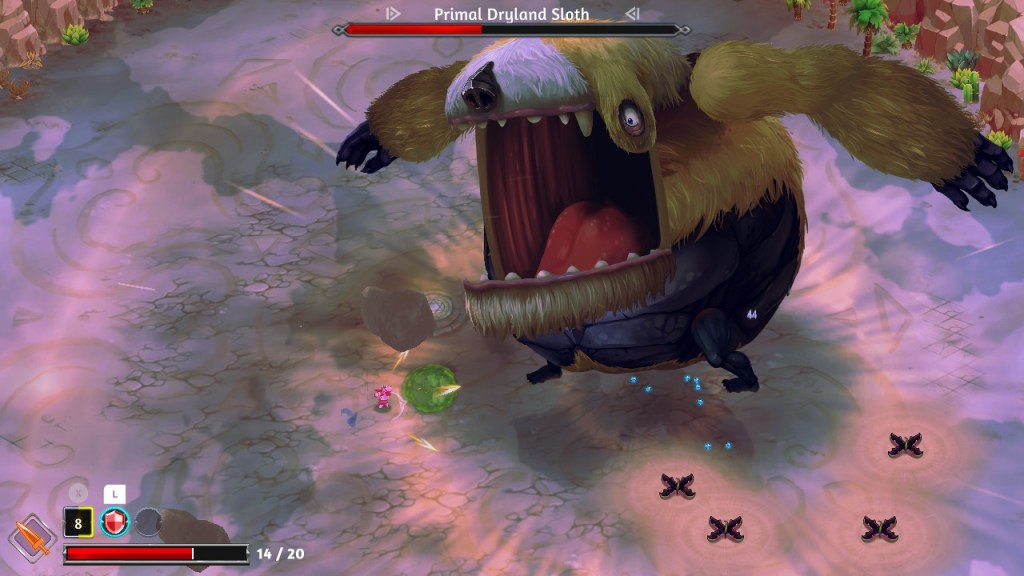
Task: Activate the red shield ability
Action: click(115, 522)
